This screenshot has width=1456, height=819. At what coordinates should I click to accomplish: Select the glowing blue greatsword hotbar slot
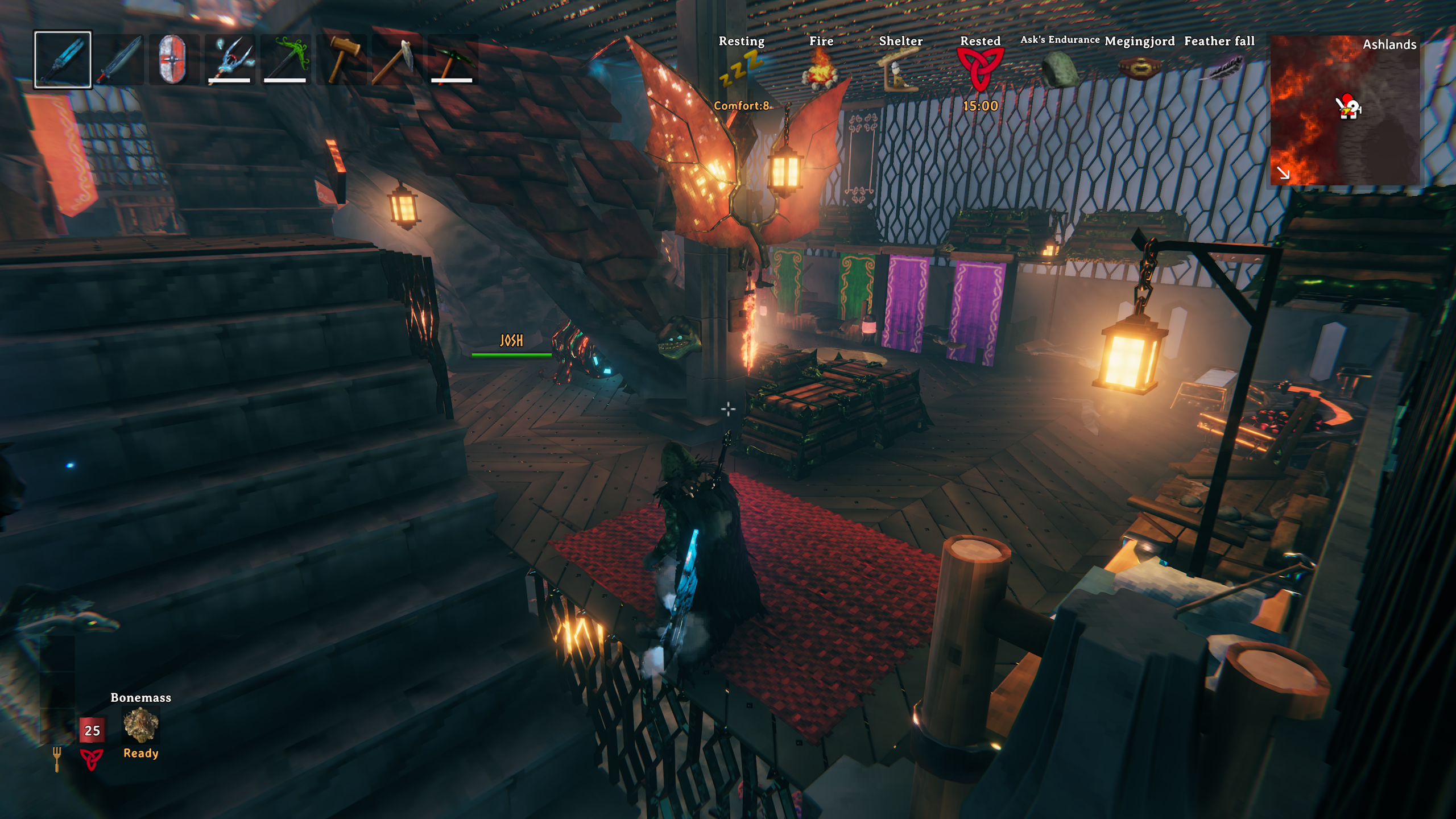point(63,60)
